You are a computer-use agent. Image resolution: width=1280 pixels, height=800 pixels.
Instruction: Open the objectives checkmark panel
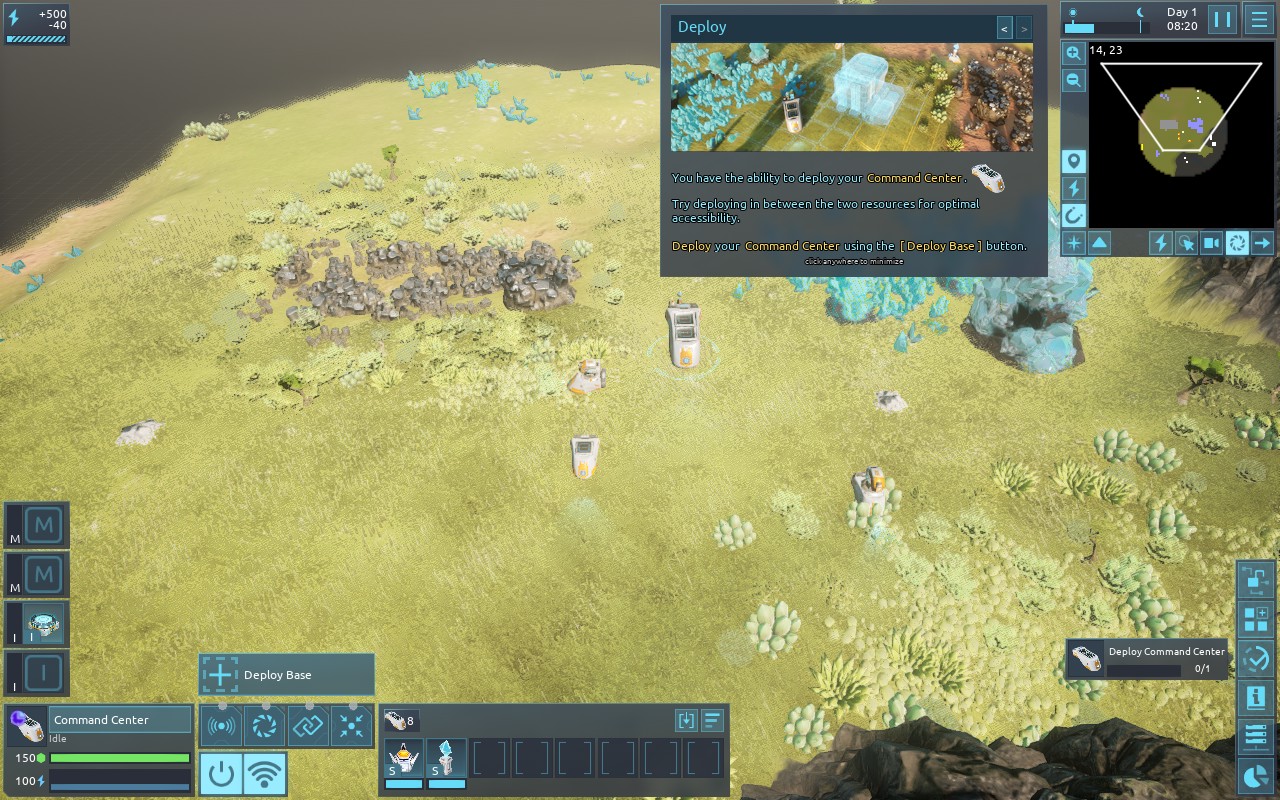point(1255,658)
